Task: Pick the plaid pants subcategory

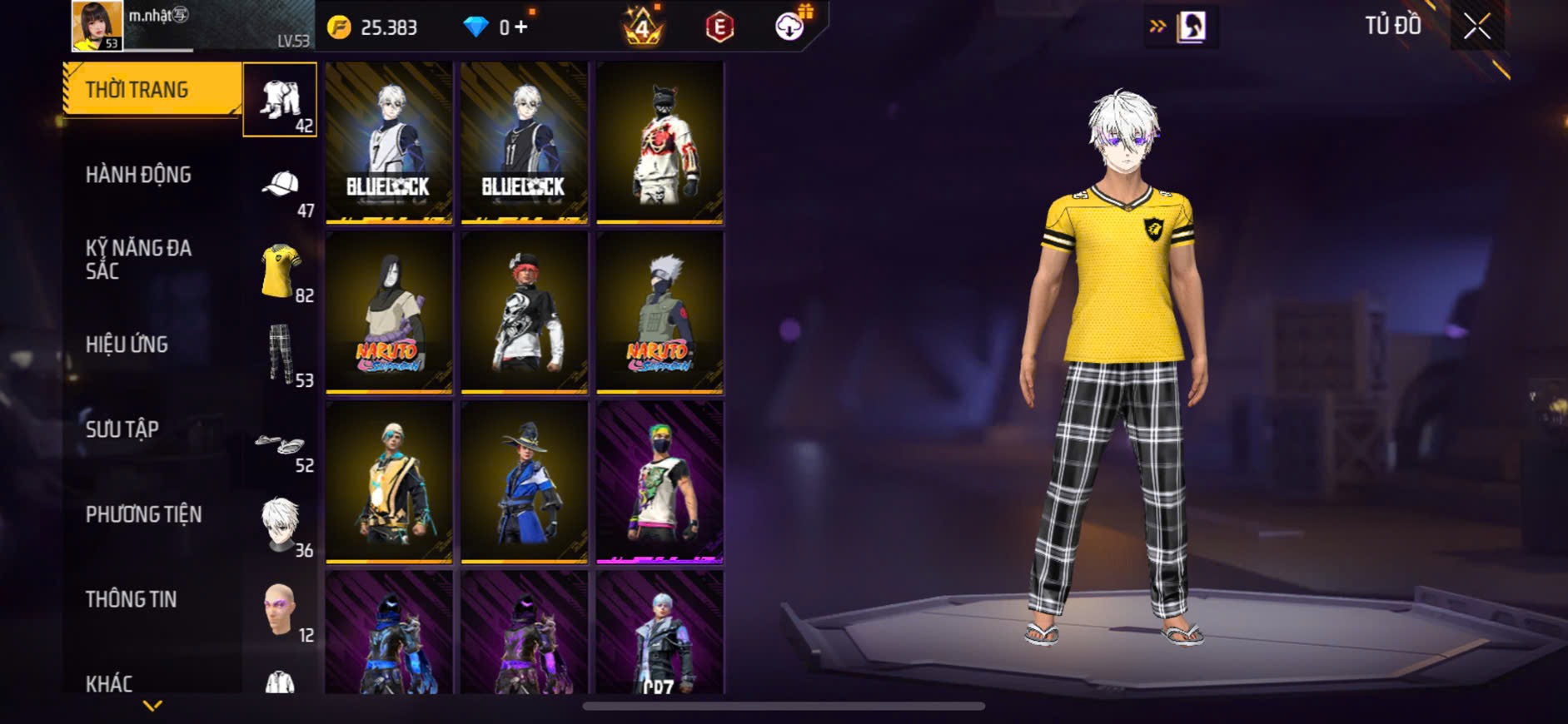Action: (281, 355)
